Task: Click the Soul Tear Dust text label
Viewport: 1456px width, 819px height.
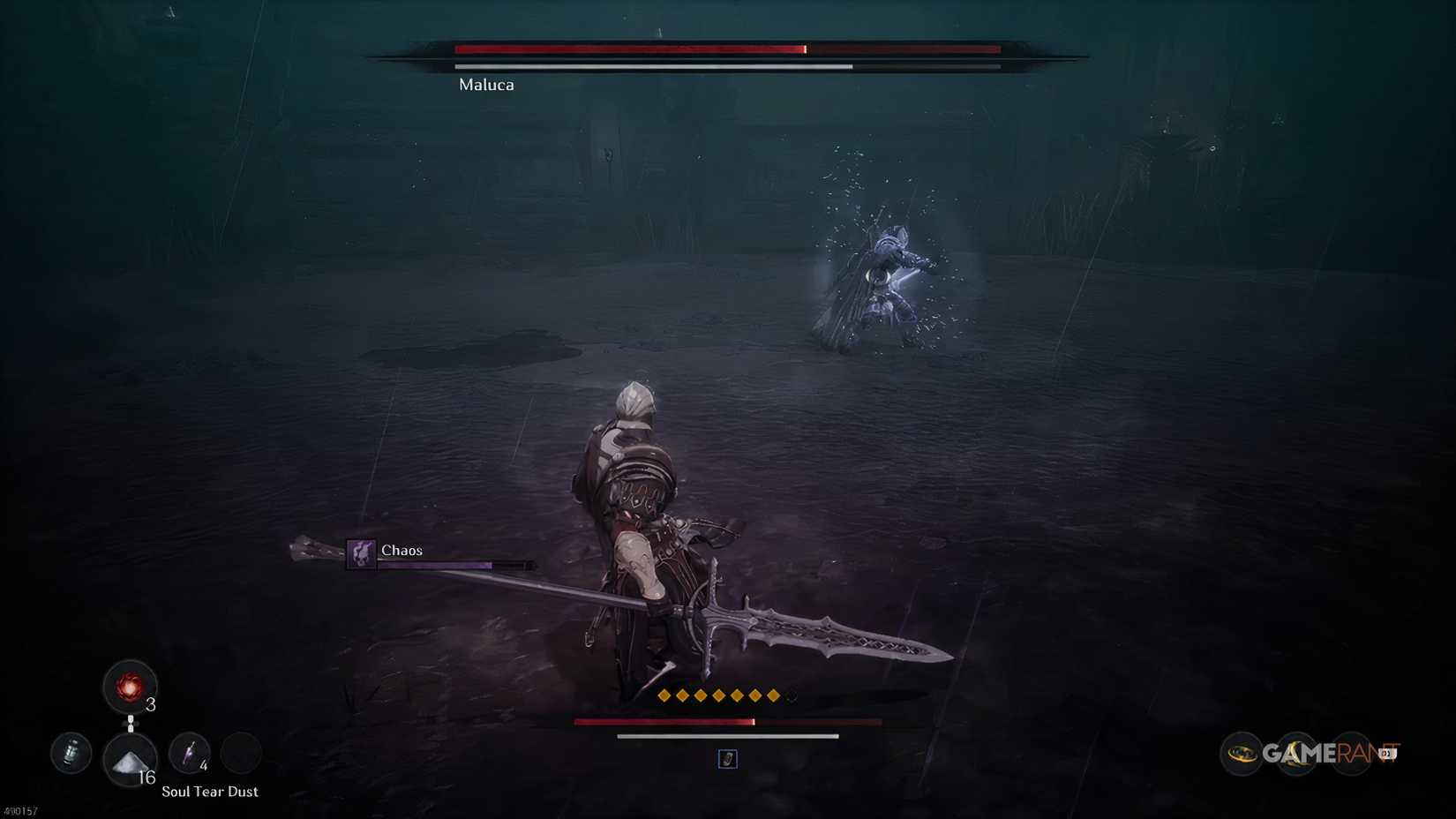Action: 209,792
